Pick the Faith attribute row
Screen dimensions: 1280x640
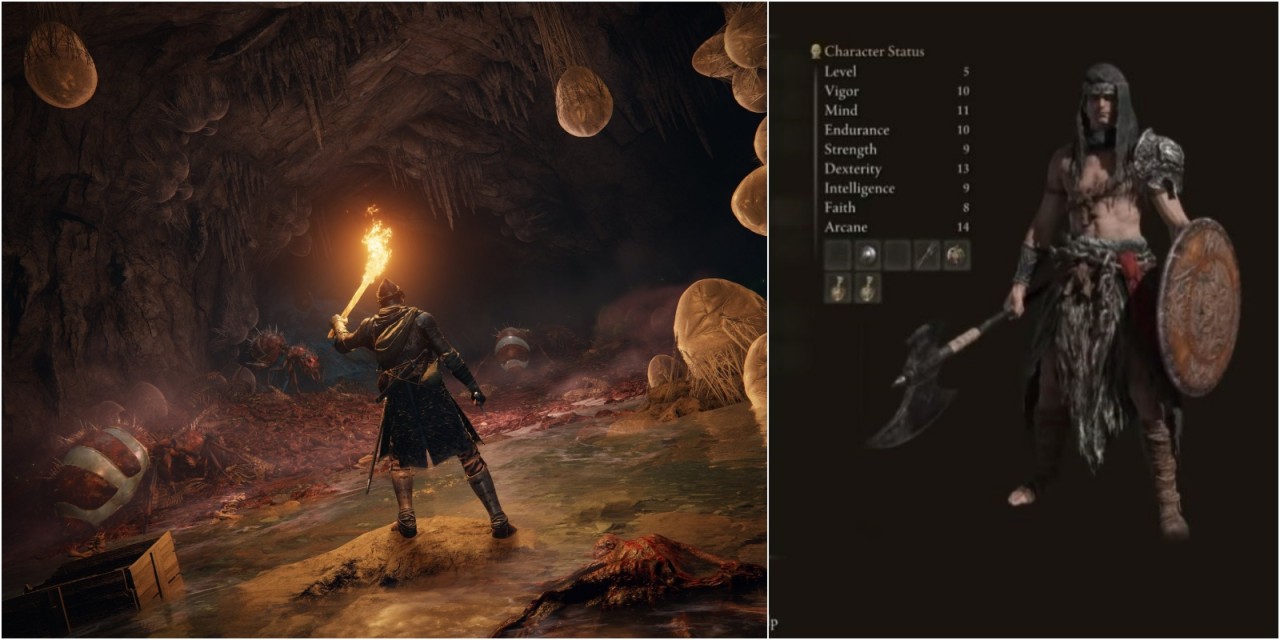tap(896, 208)
